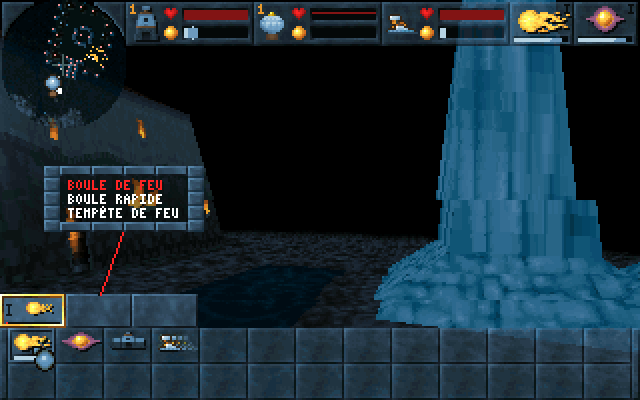Select the round robot character portrait

click(274, 22)
